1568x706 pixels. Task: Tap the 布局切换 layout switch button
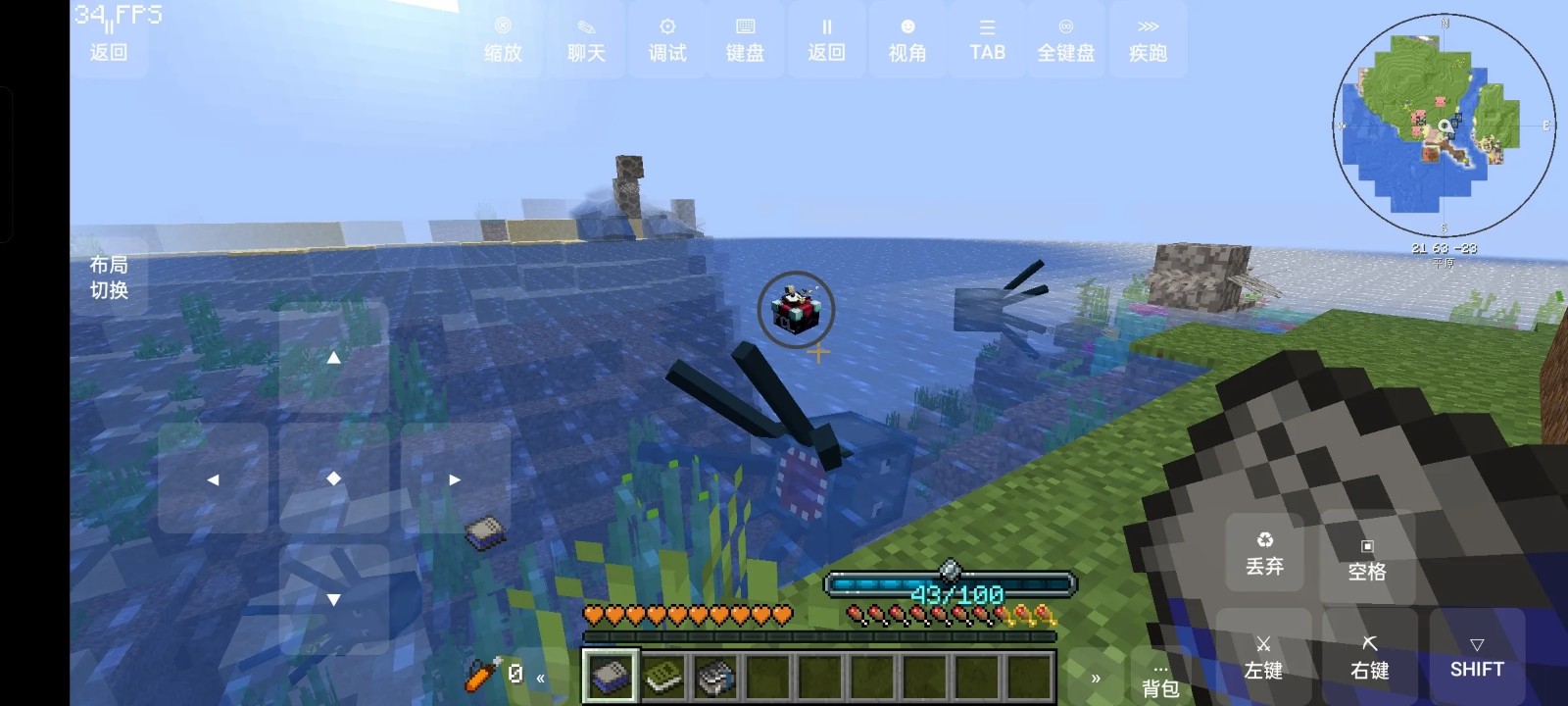[x=109, y=277]
